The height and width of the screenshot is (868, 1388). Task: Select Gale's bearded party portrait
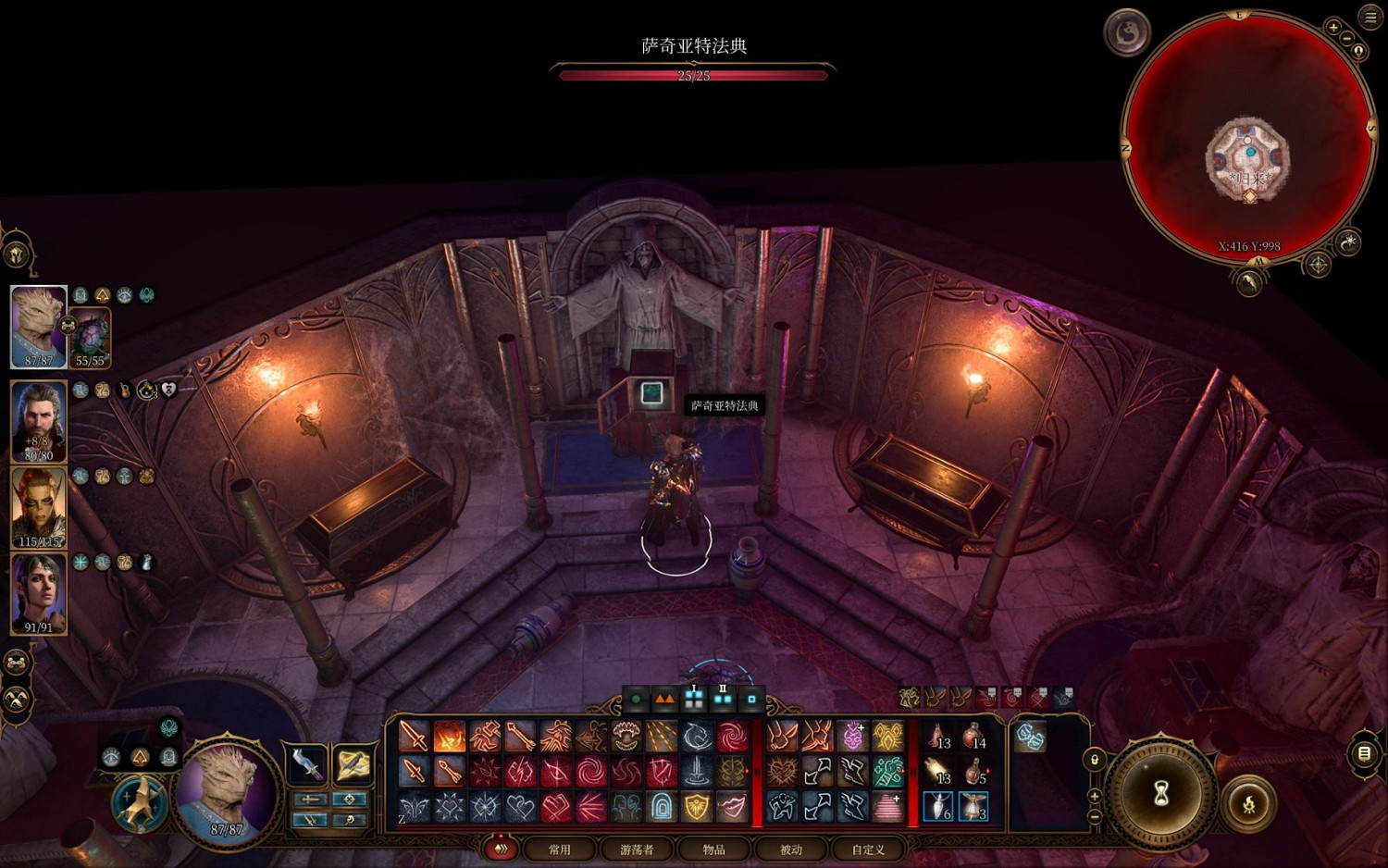39,421
